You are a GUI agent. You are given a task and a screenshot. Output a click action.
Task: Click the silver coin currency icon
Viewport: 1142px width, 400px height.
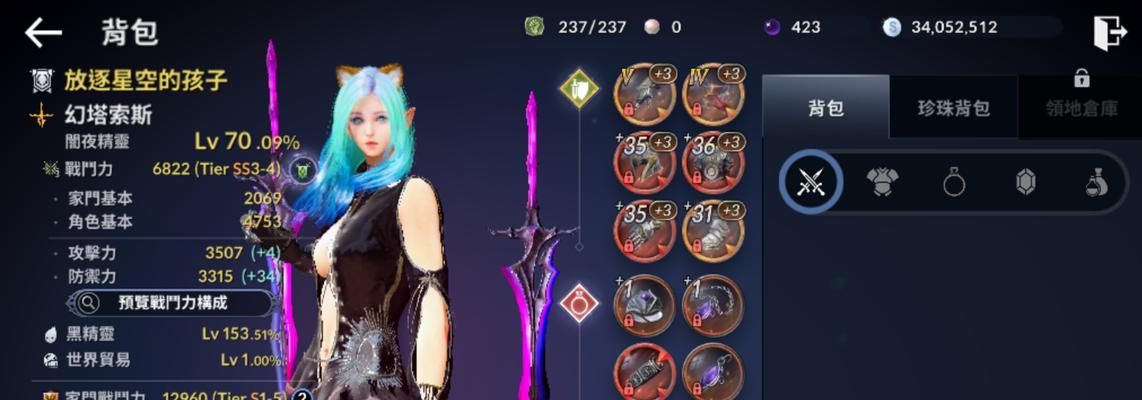click(892, 27)
